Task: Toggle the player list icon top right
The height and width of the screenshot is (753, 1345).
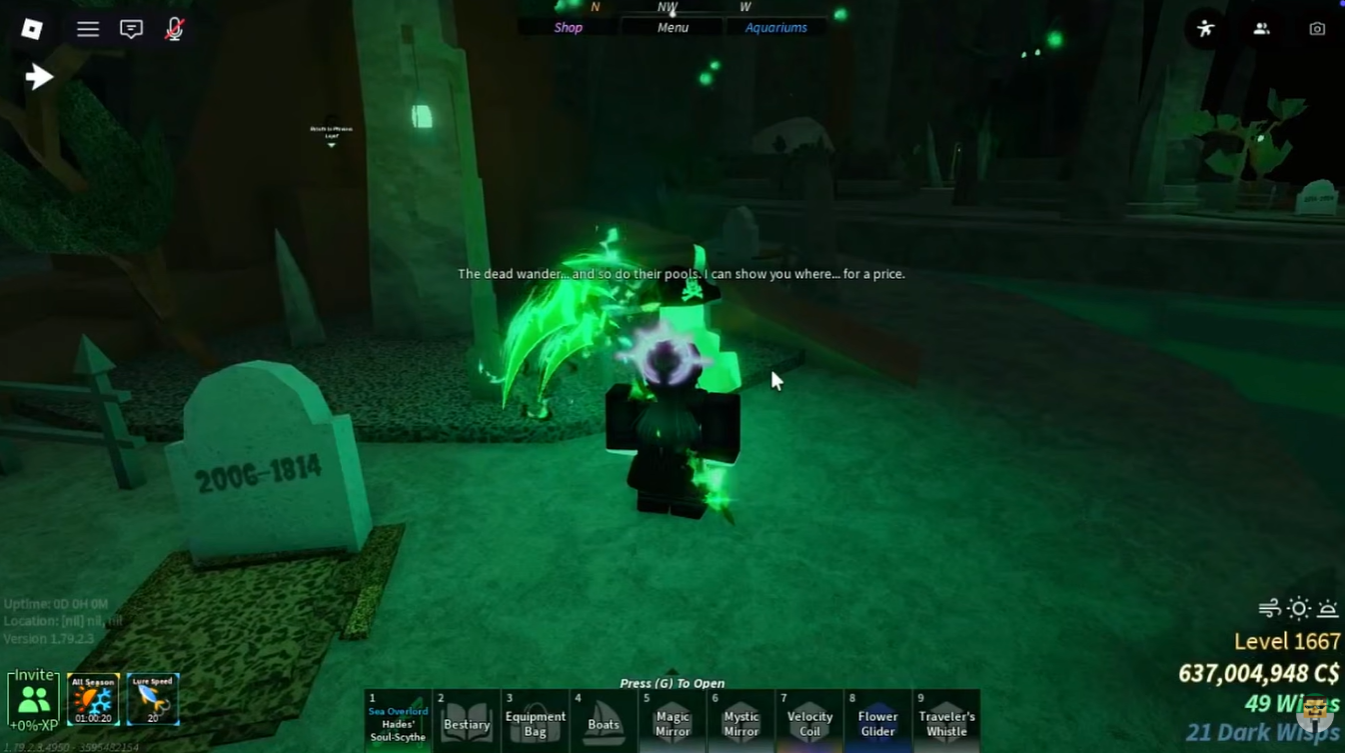Action: 1261,29
